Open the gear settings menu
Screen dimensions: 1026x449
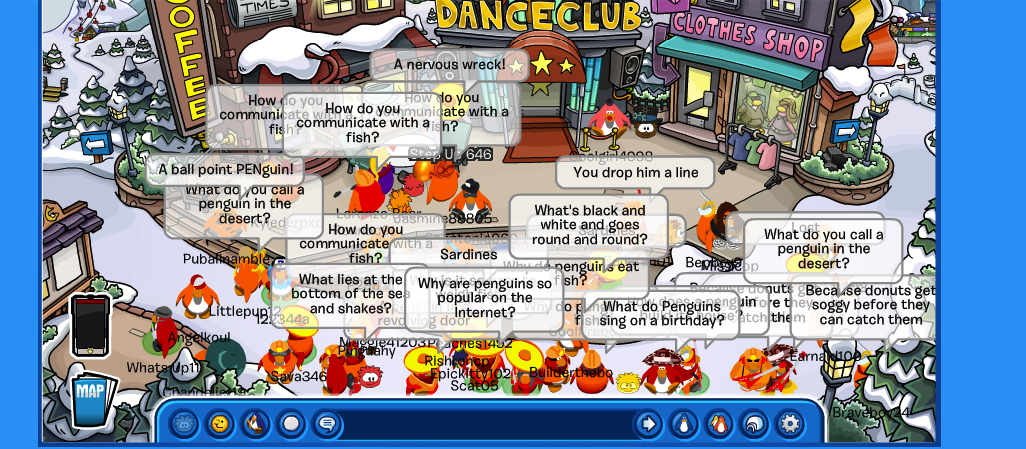[x=790, y=424]
